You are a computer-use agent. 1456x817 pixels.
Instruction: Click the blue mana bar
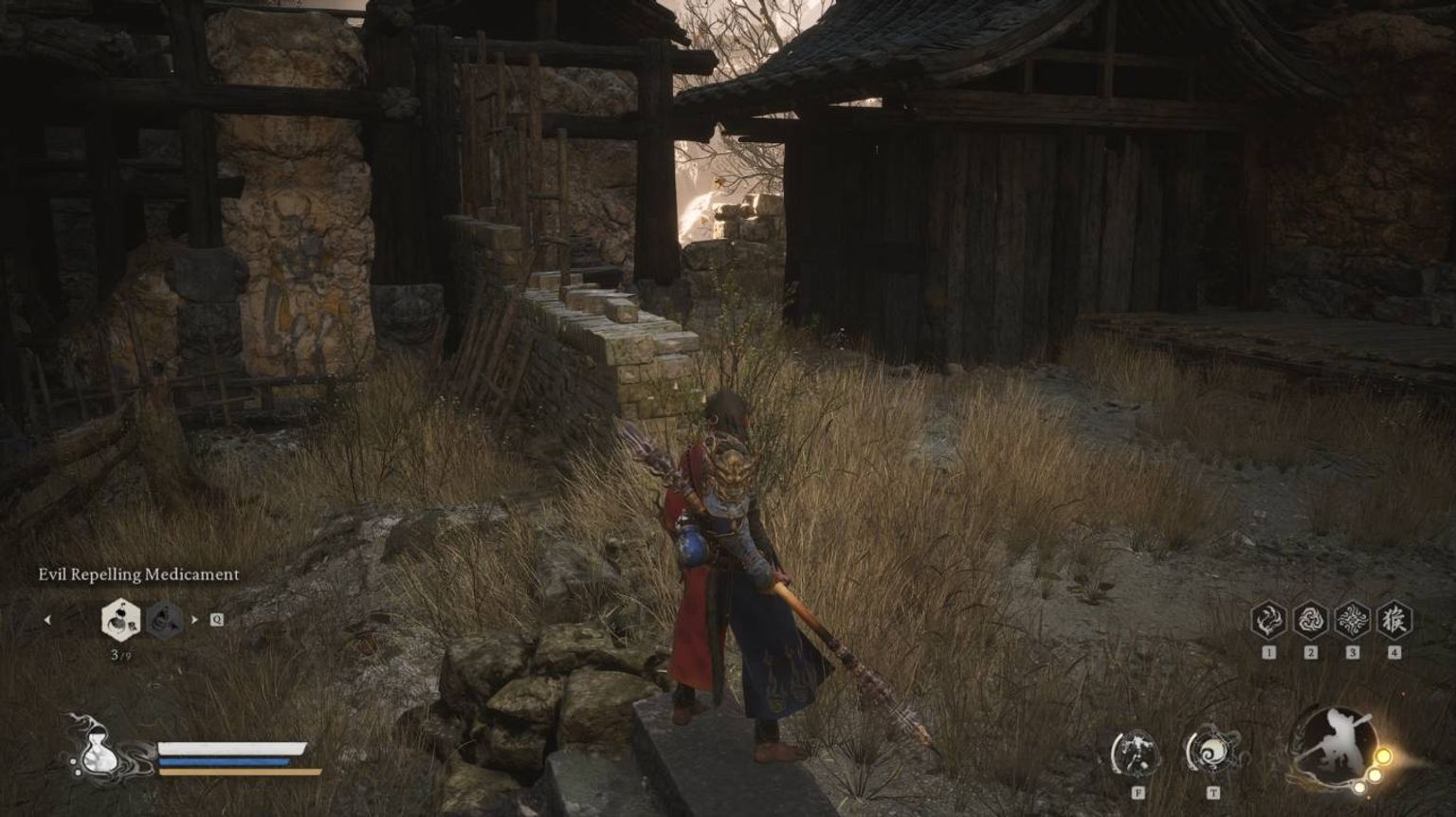[223, 761]
